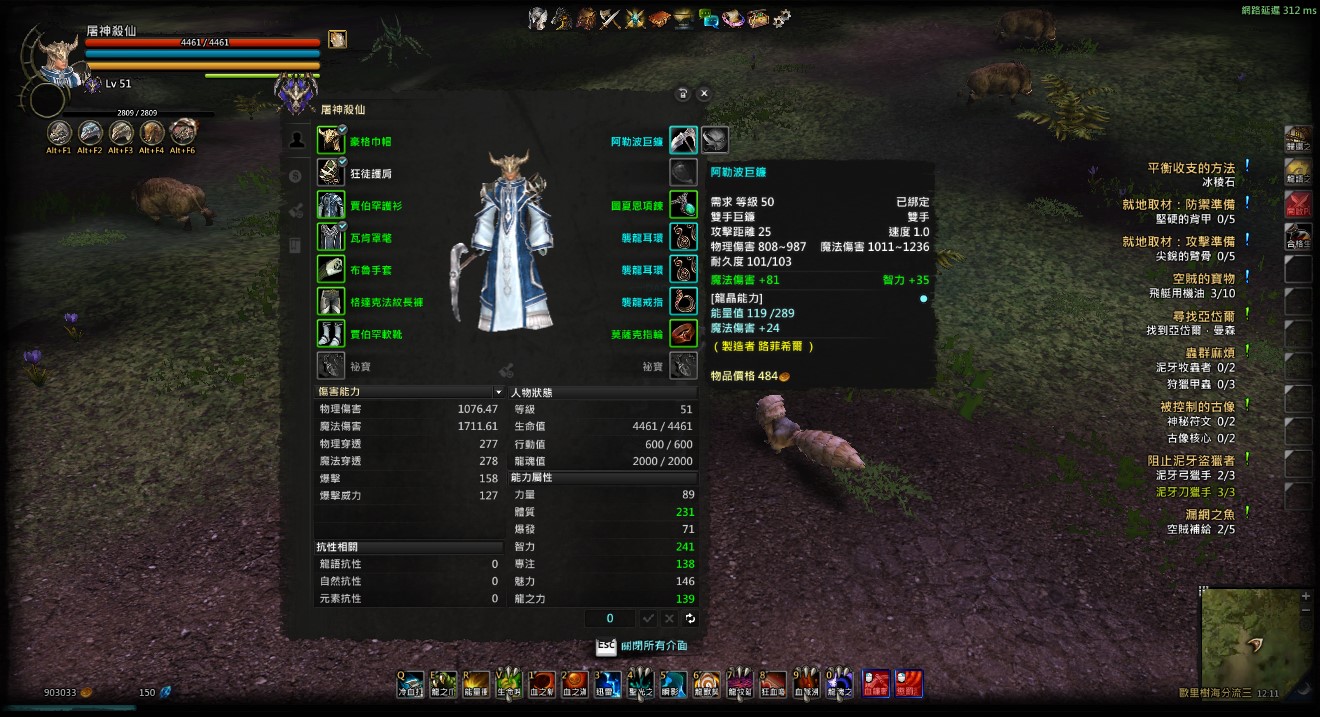
Task: Open the chat bubbles social menu
Action: pos(709,17)
